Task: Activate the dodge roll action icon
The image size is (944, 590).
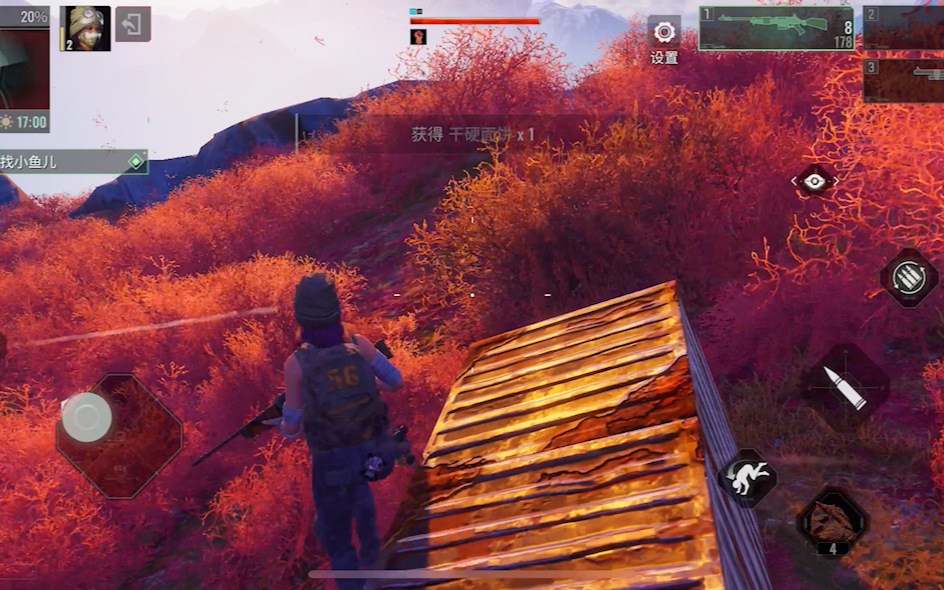Action: point(747,478)
